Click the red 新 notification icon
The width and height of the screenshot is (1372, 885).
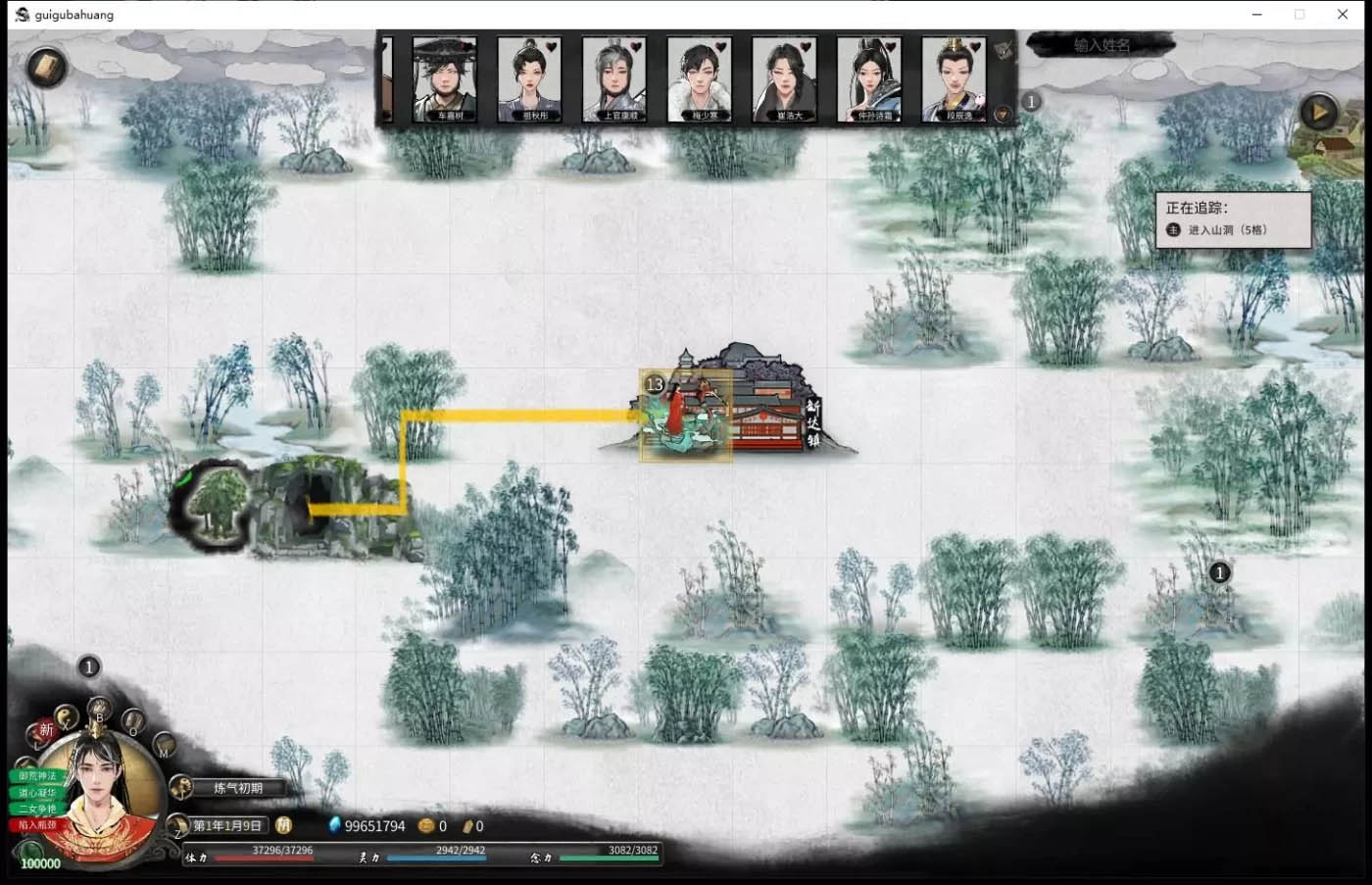point(45,730)
